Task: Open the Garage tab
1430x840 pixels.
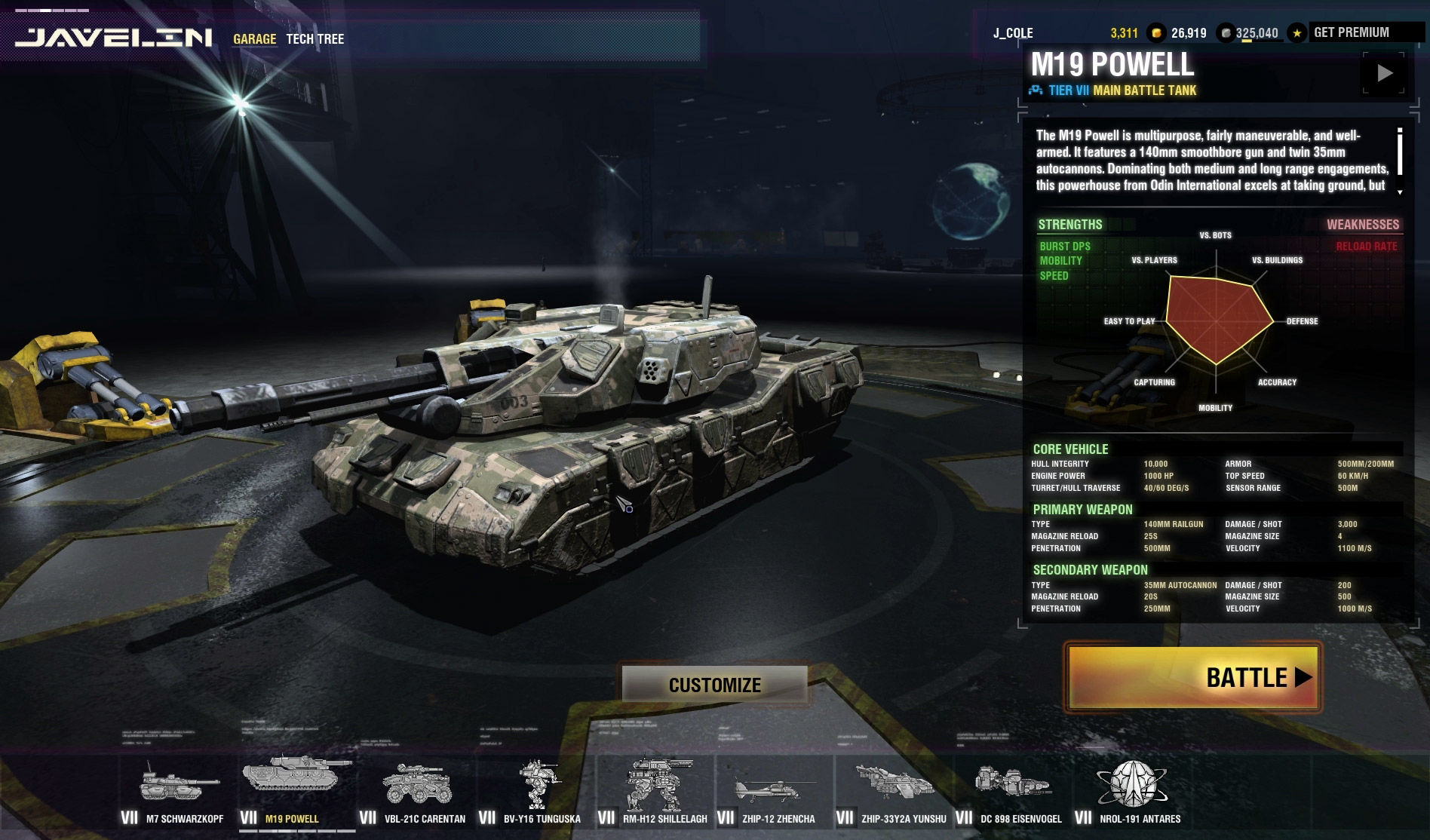Action: pyautogui.click(x=254, y=39)
